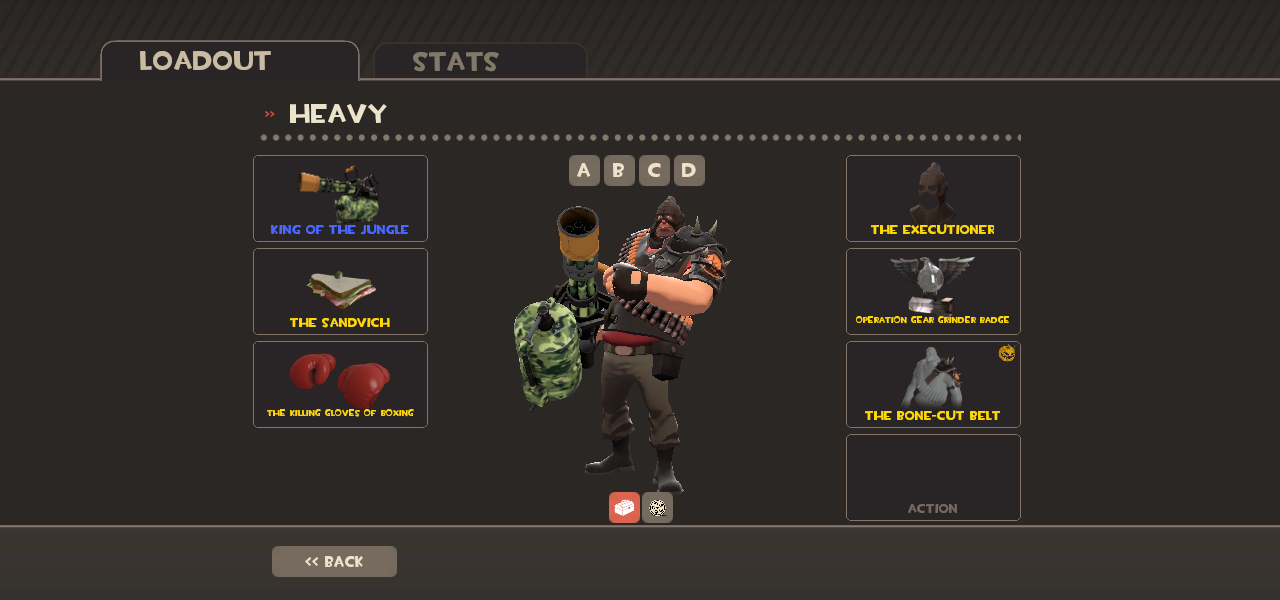Toggle the pale round icon below the Heavy
1280x600 pixels.
click(657, 507)
